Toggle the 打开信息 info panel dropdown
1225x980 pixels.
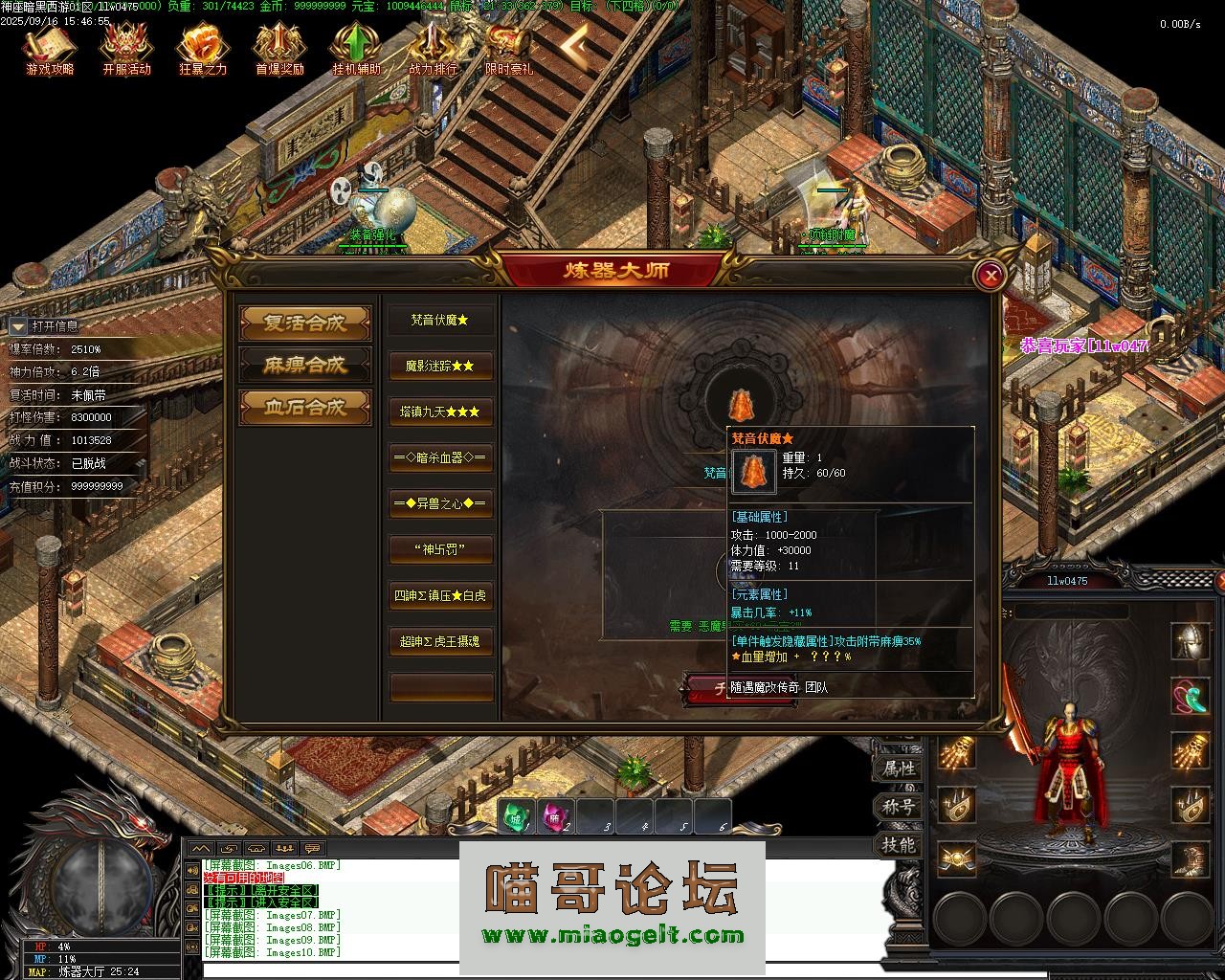click(18, 326)
